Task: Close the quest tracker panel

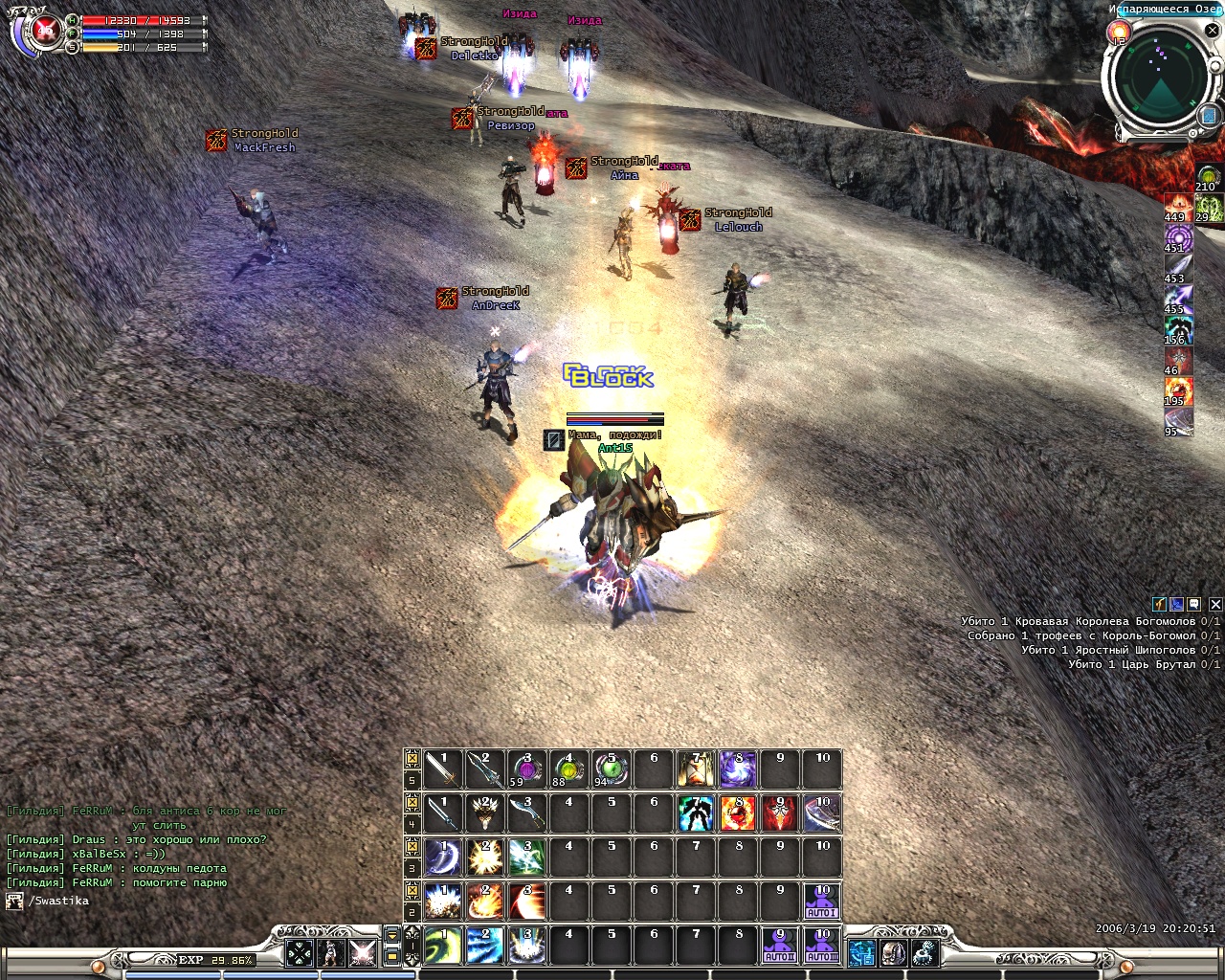Action: click(1215, 605)
